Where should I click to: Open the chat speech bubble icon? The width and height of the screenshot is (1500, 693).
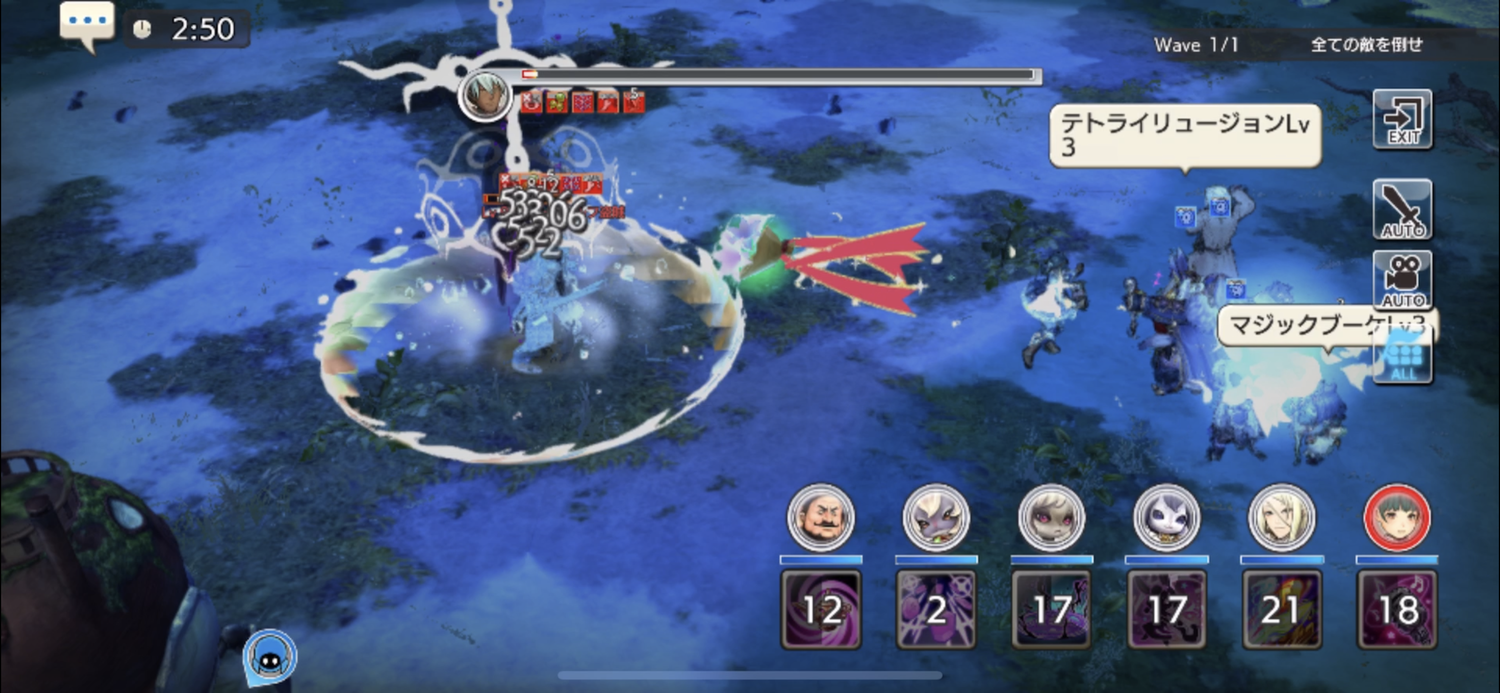click(87, 22)
